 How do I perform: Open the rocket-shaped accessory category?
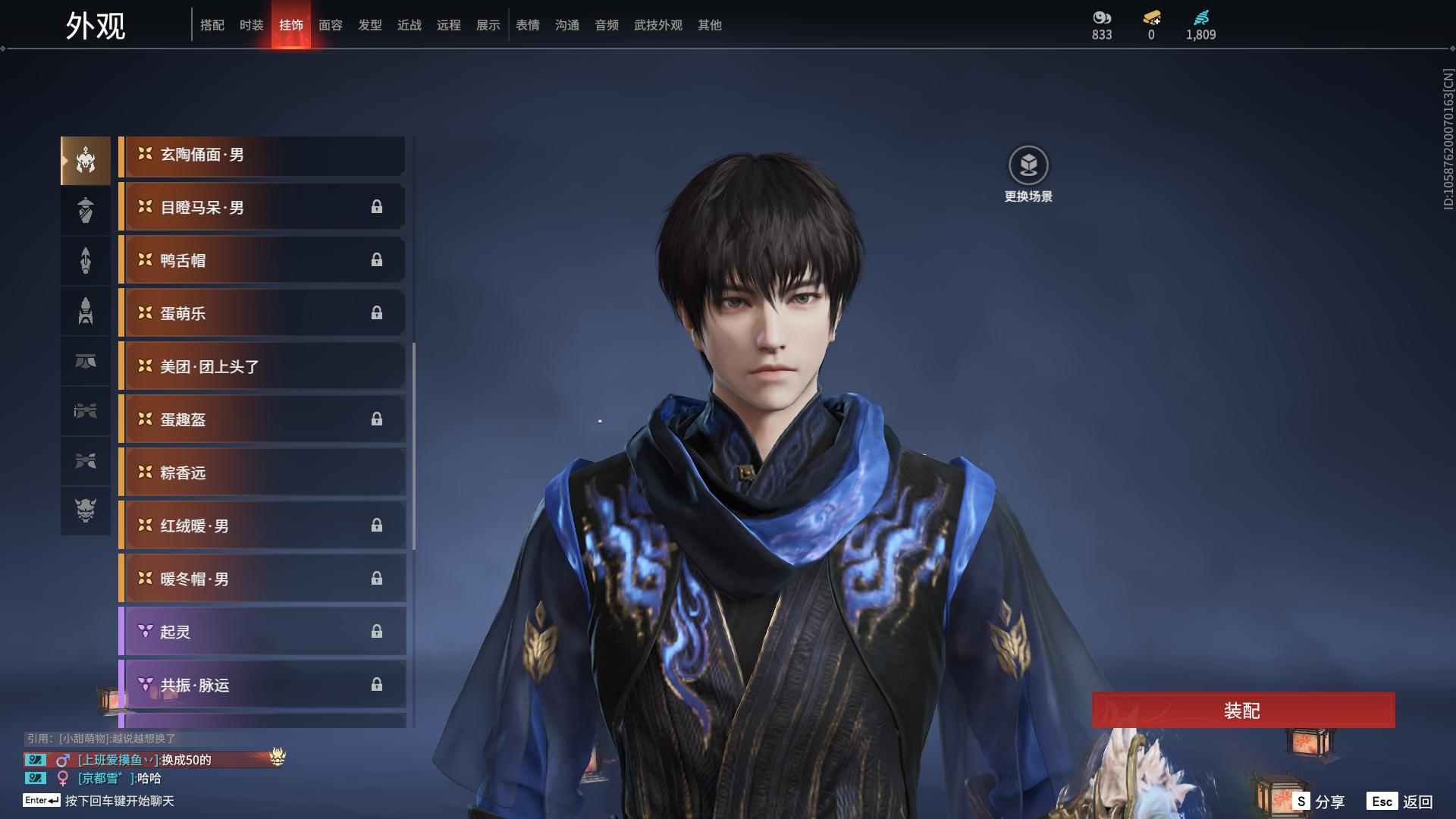[85, 311]
